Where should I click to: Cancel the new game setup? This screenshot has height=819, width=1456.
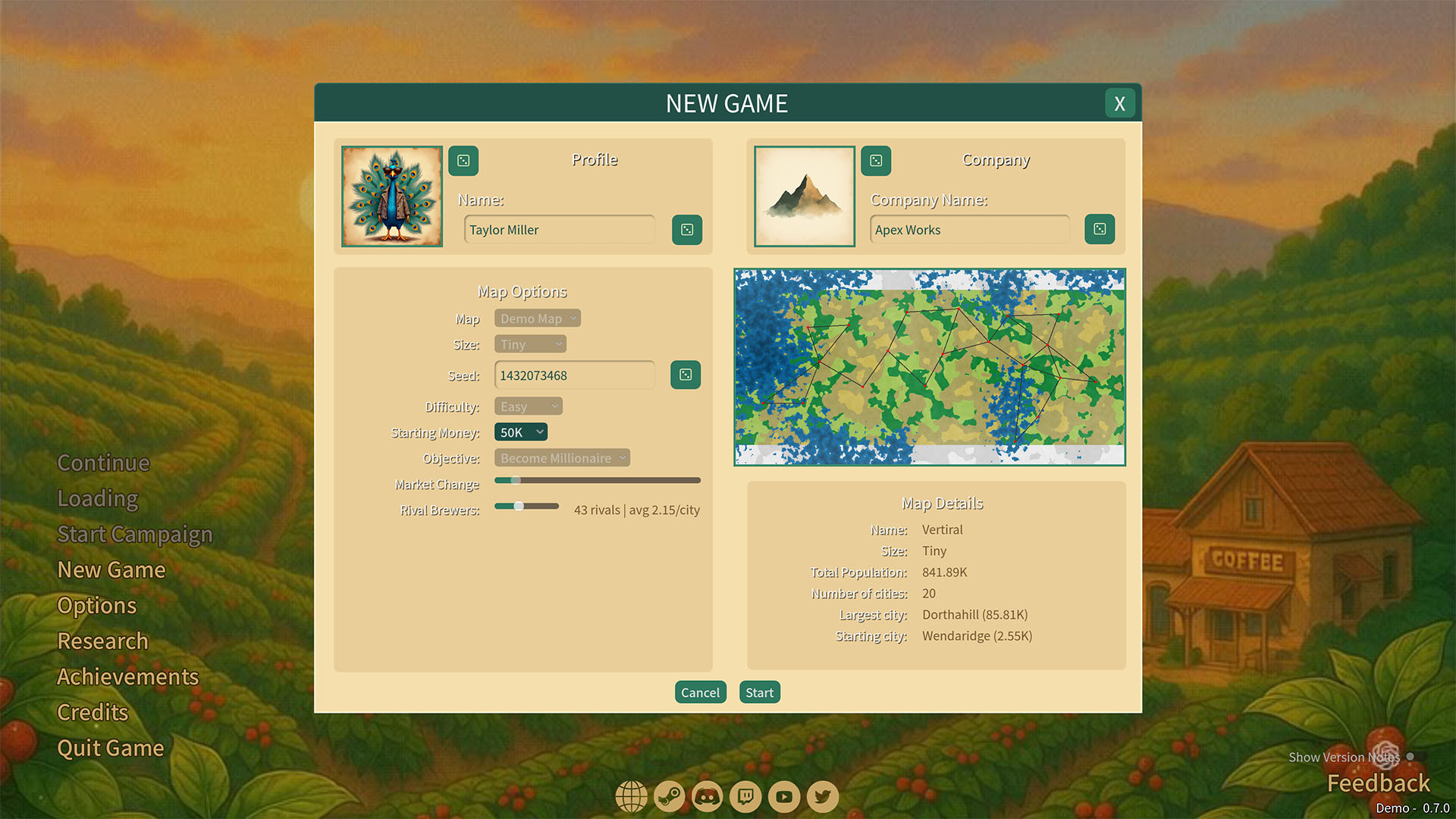click(700, 692)
